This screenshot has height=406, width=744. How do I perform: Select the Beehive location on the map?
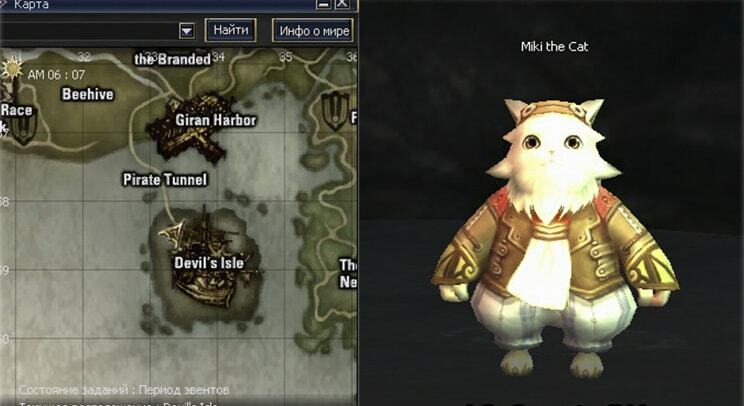(x=88, y=95)
